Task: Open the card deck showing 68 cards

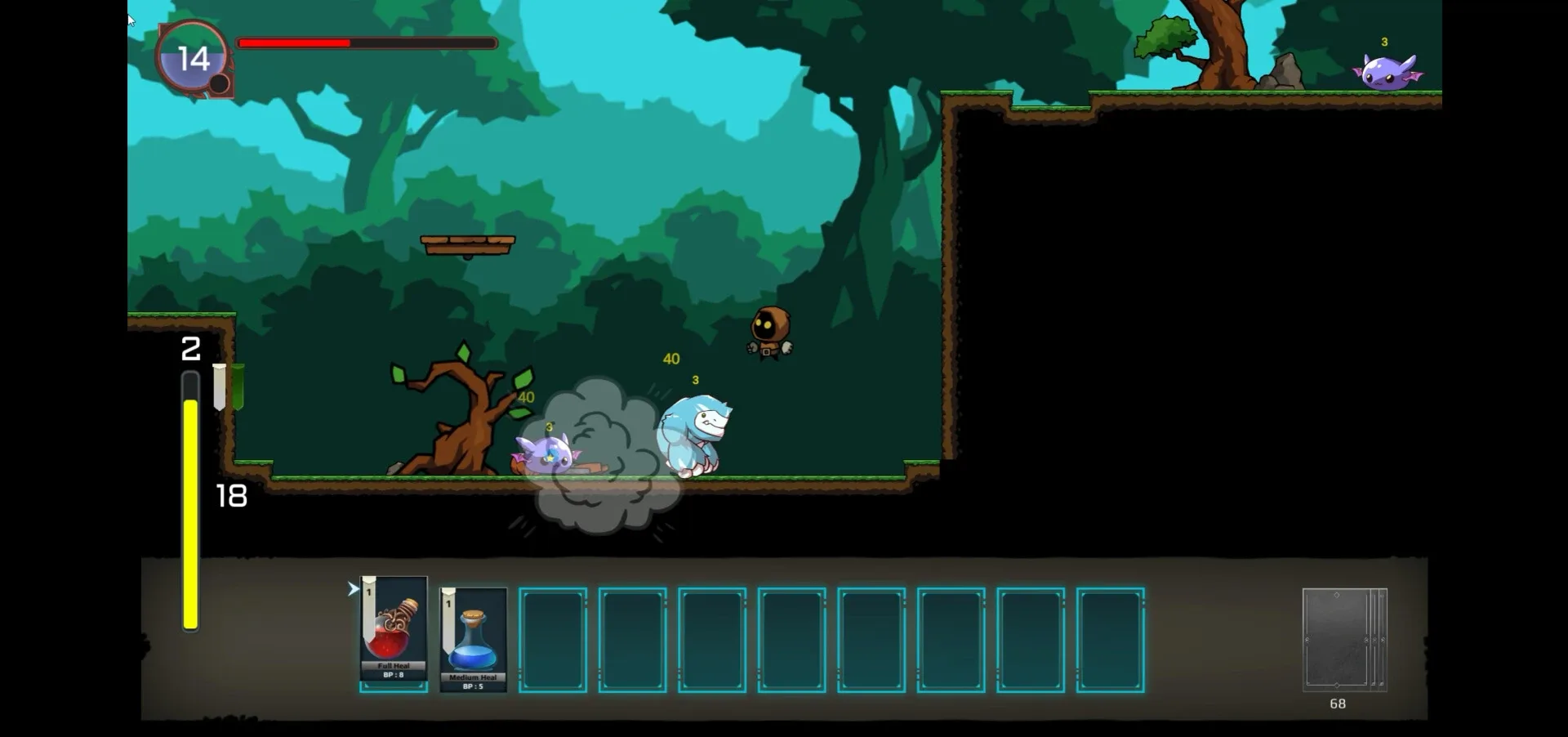Action: (1344, 641)
